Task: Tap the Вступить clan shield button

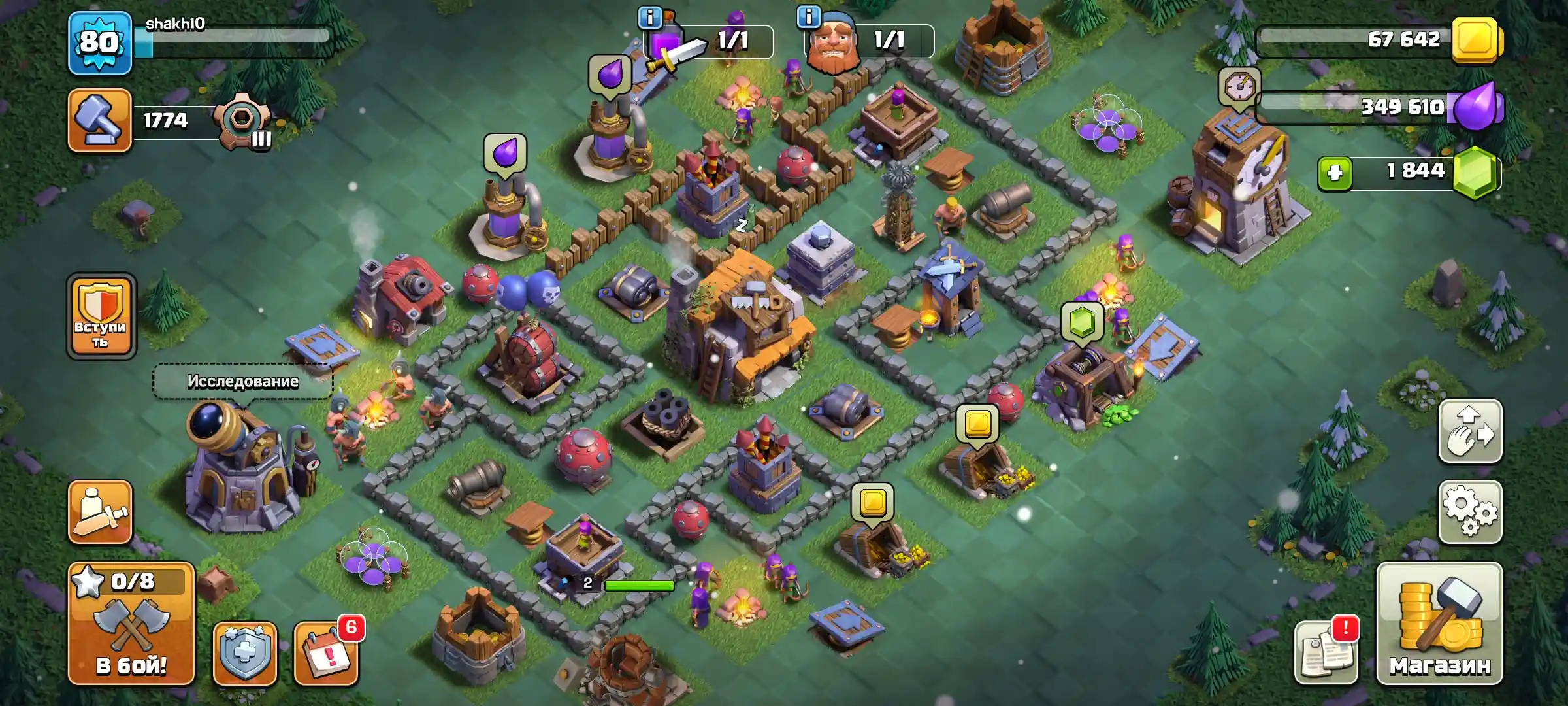Action: tap(101, 316)
